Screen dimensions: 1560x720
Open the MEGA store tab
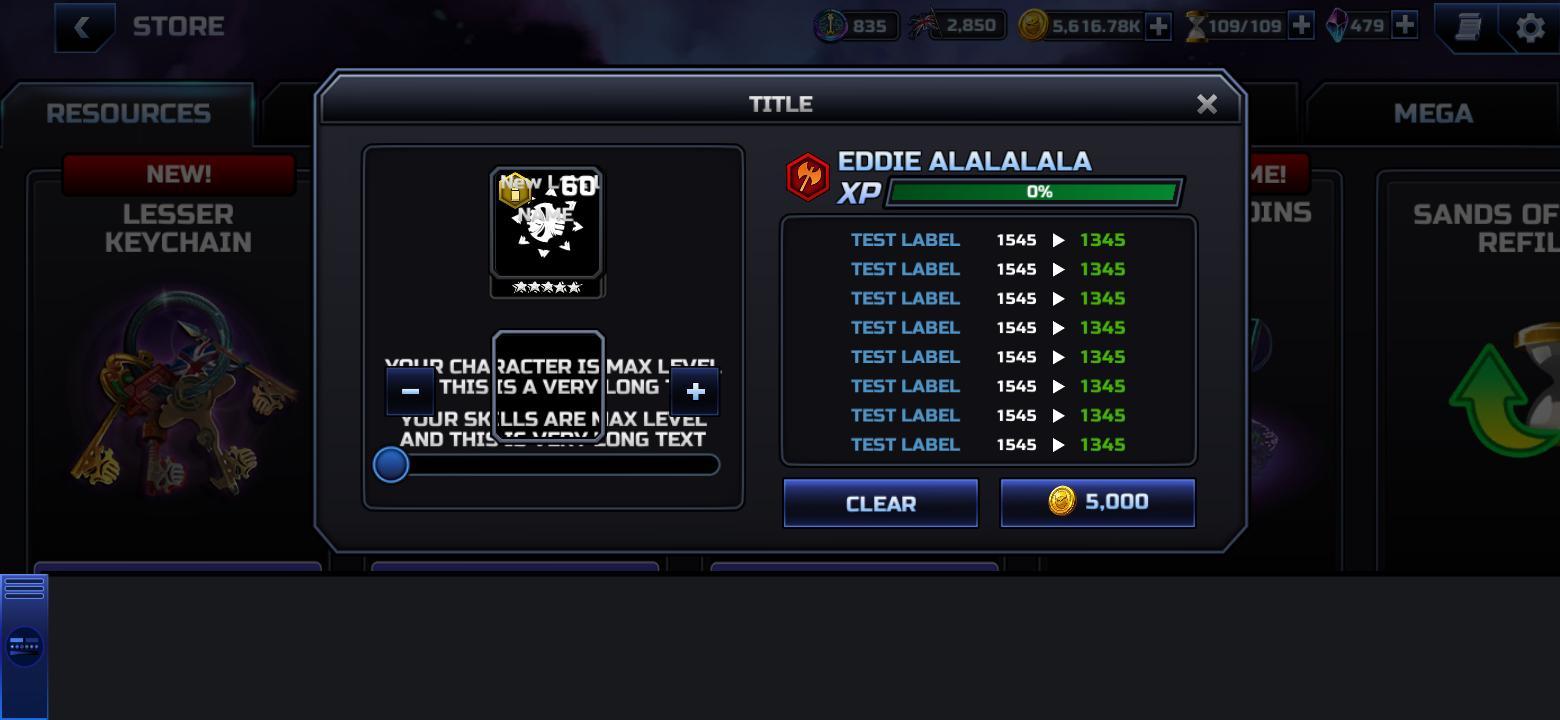click(1434, 113)
